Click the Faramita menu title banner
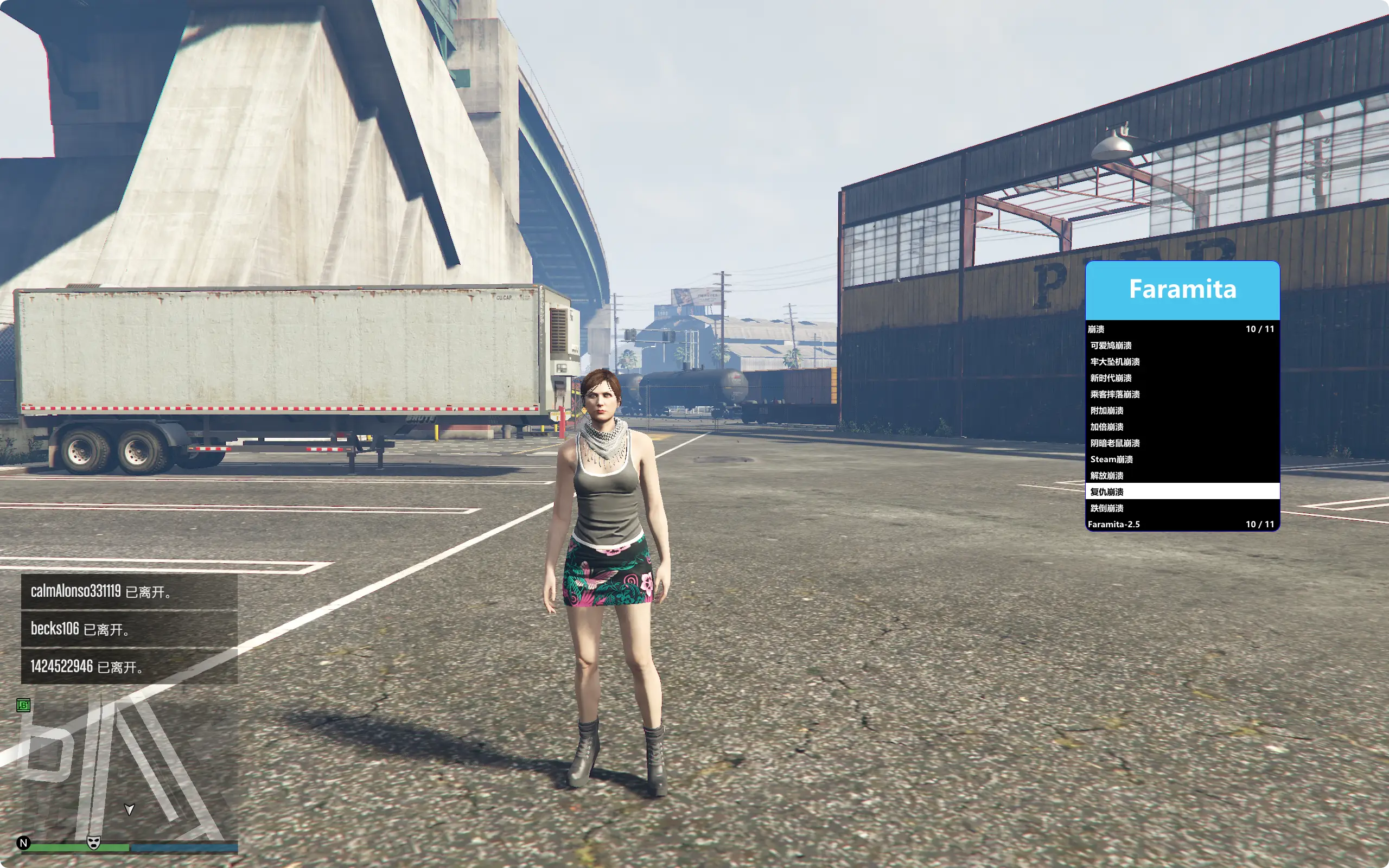Viewport: 1389px width, 868px height. click(1182, 290)
